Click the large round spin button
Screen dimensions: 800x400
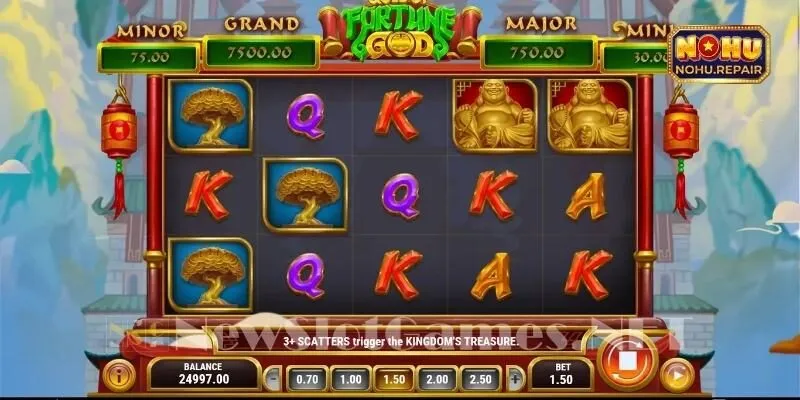point(627,360)
